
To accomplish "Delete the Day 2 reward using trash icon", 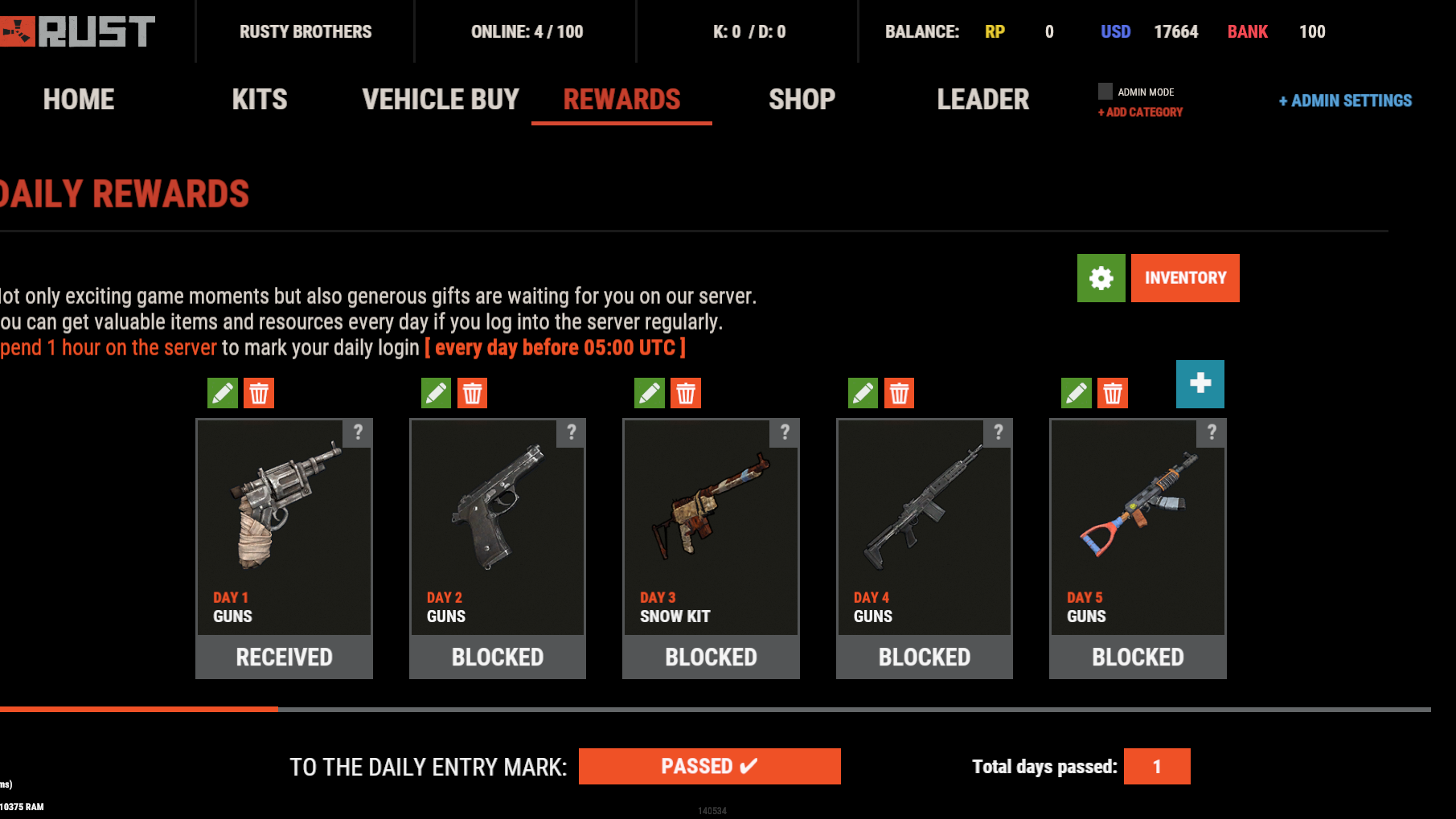I will [472, 393].
